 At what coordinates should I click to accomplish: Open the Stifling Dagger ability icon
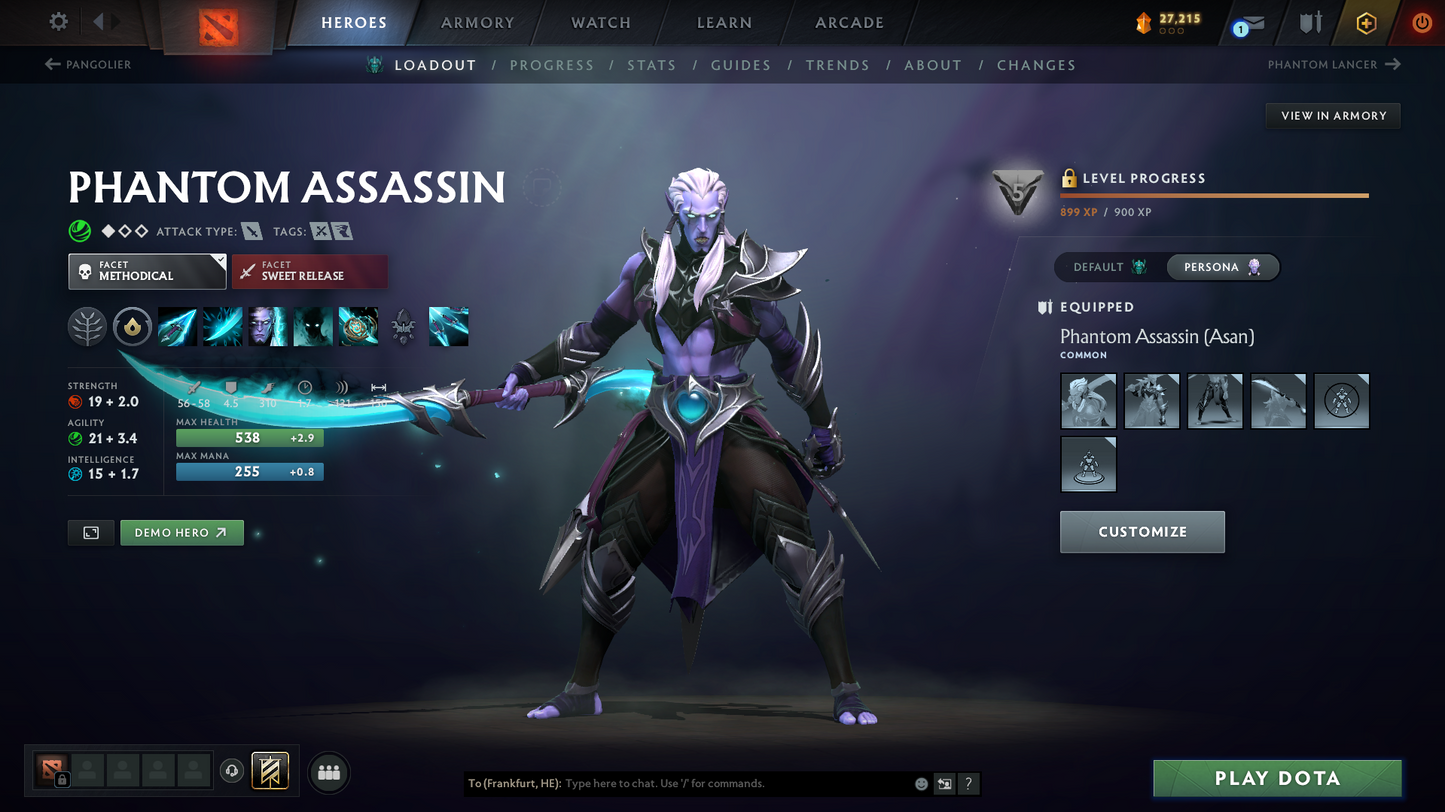click(x=177, y=326)
